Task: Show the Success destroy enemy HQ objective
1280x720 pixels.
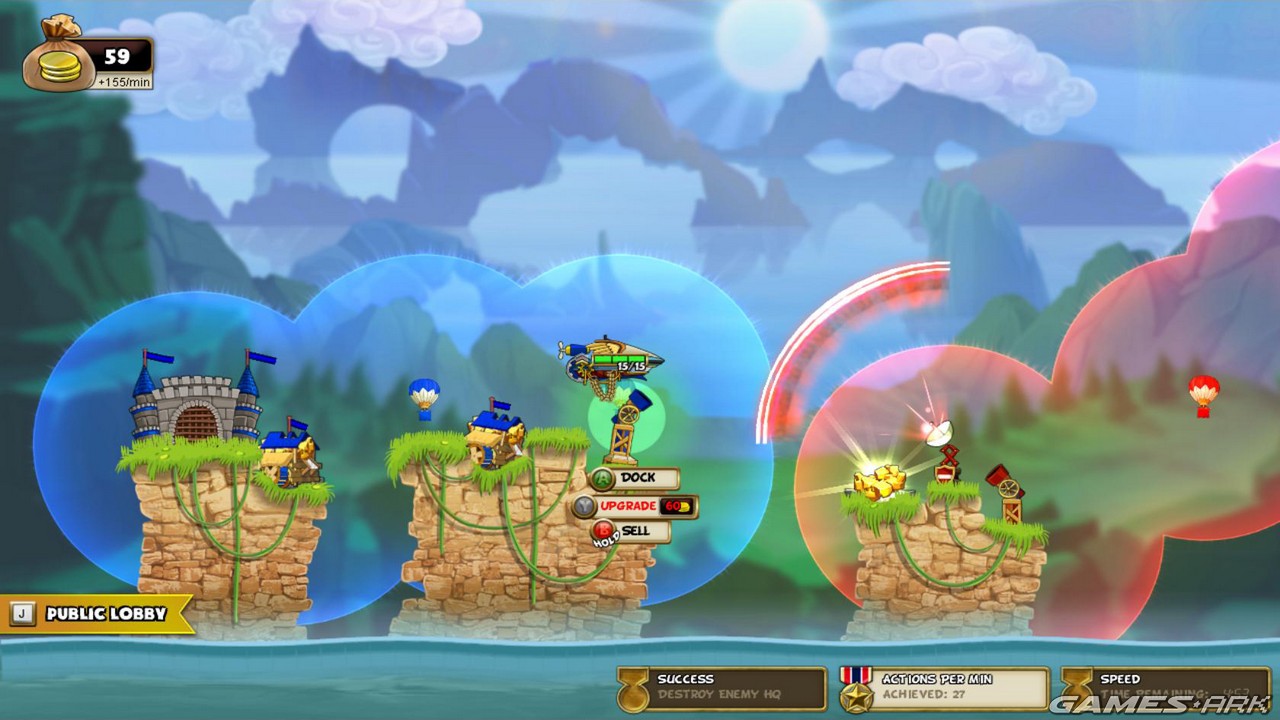Action: click(722, 688)
